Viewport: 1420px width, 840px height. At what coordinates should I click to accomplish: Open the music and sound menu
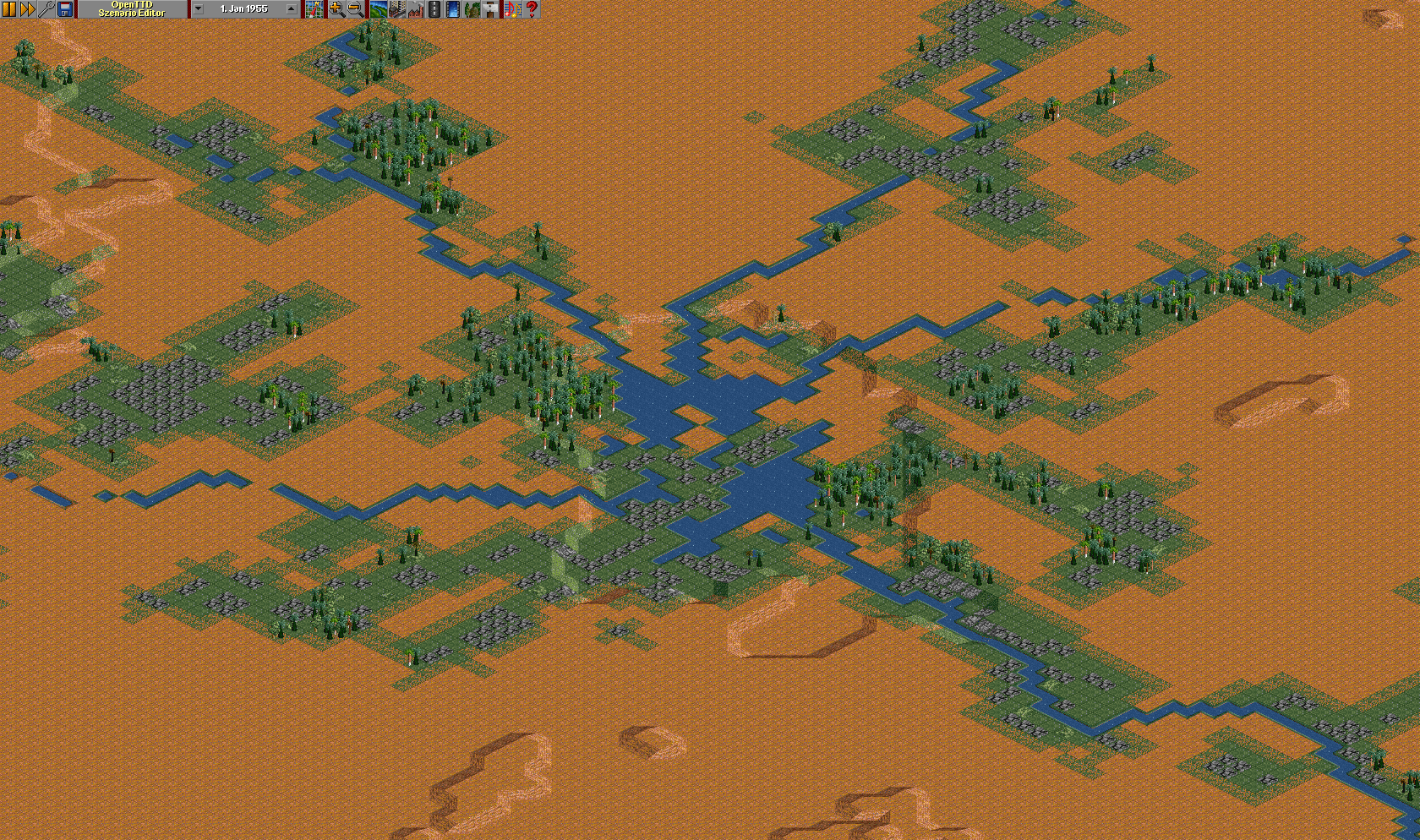[512, 9]
